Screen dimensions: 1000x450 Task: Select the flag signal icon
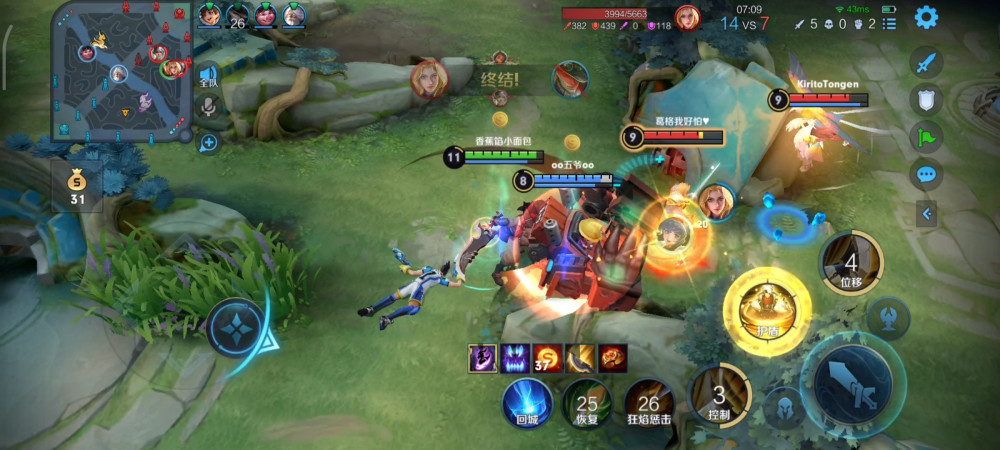(926, 137)
